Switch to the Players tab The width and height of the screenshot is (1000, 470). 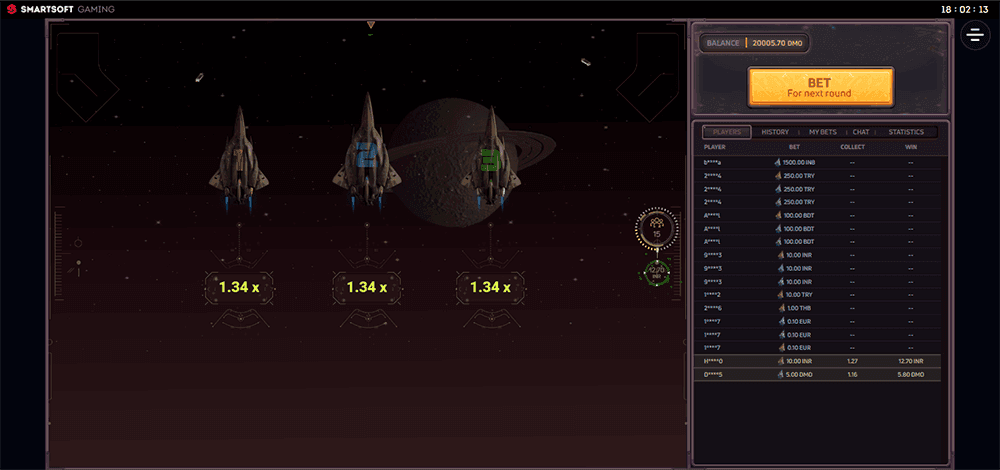point(726,132)
